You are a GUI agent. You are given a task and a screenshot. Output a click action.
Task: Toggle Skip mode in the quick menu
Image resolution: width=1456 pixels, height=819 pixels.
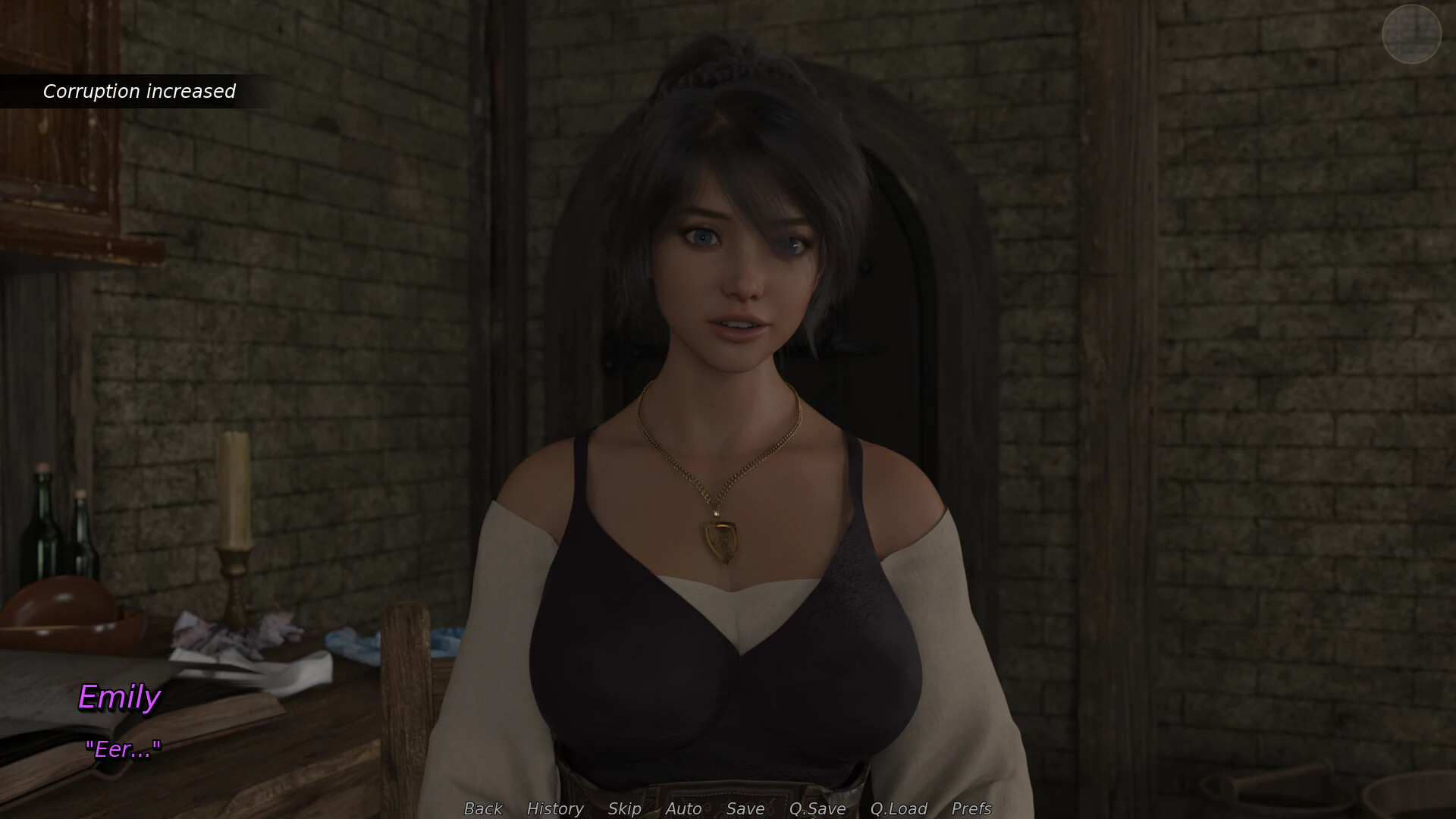(x=623, y=808)
